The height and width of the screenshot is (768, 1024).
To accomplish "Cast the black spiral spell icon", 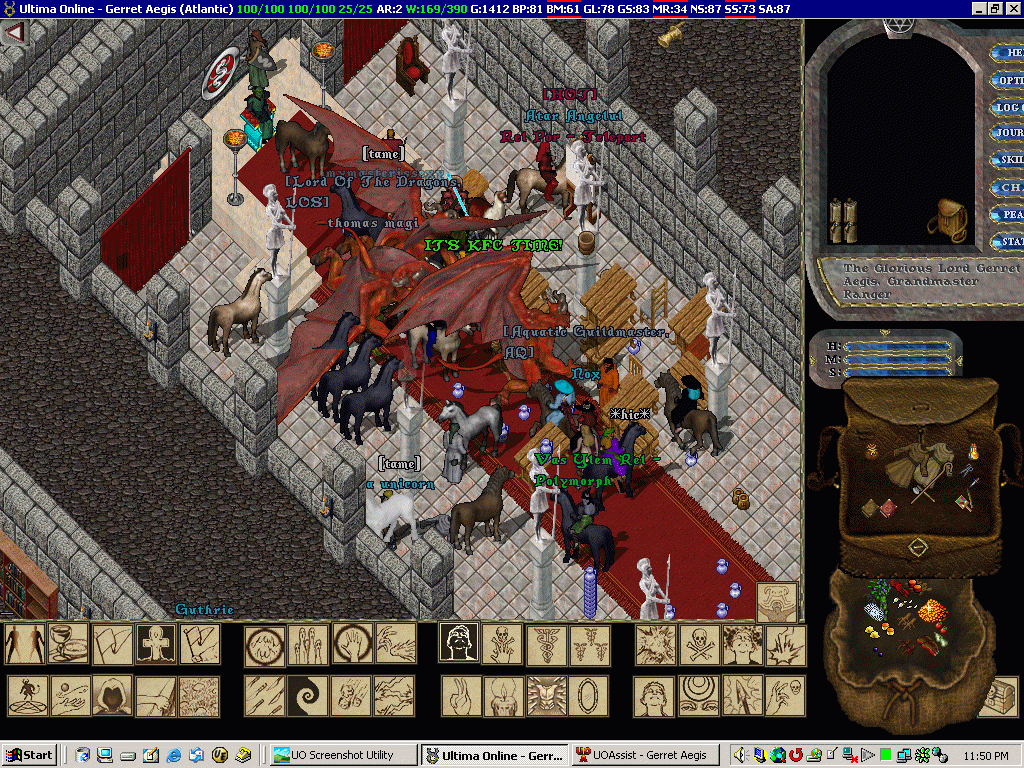I will [307, 695].
